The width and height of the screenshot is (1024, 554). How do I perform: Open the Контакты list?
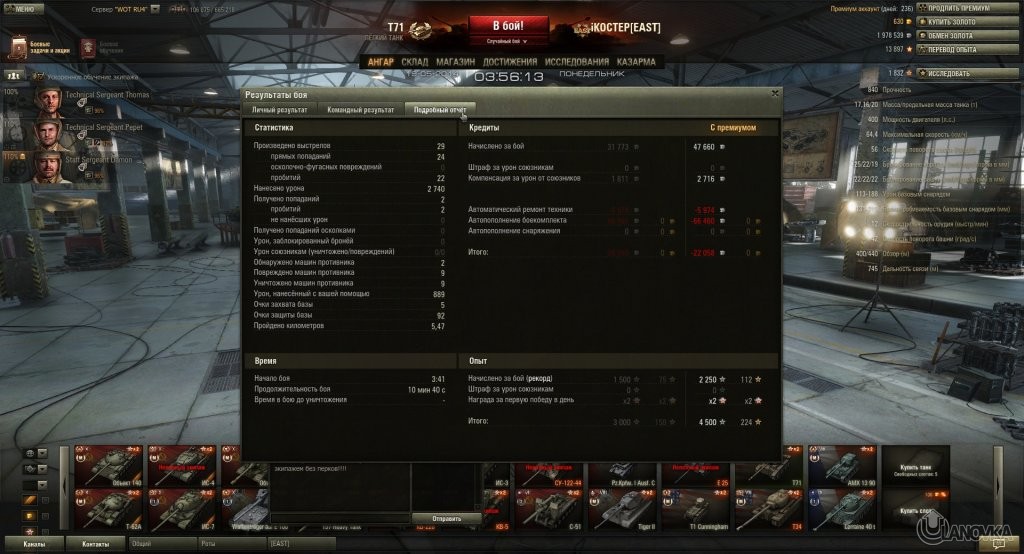96,543
